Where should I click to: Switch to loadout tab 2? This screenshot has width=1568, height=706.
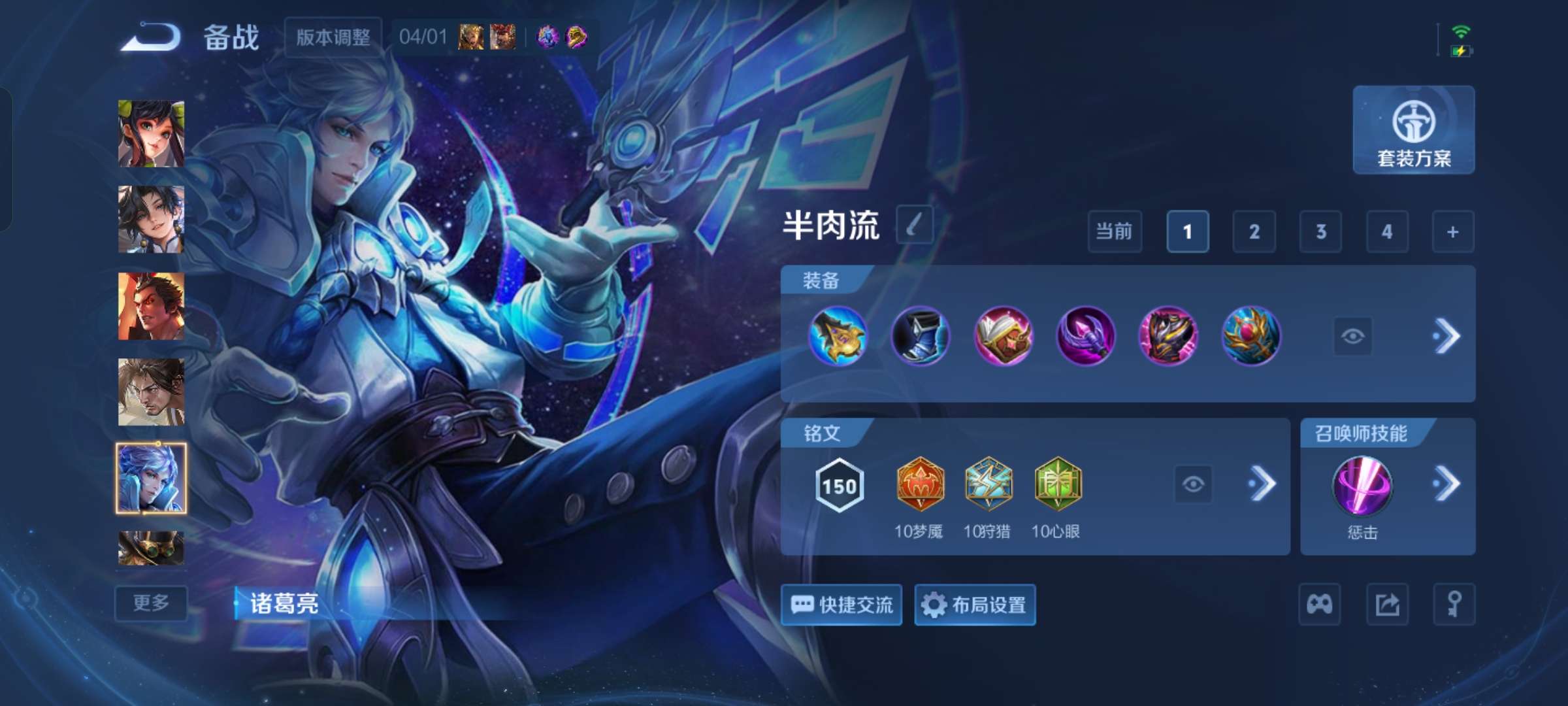coord(1254,232)
